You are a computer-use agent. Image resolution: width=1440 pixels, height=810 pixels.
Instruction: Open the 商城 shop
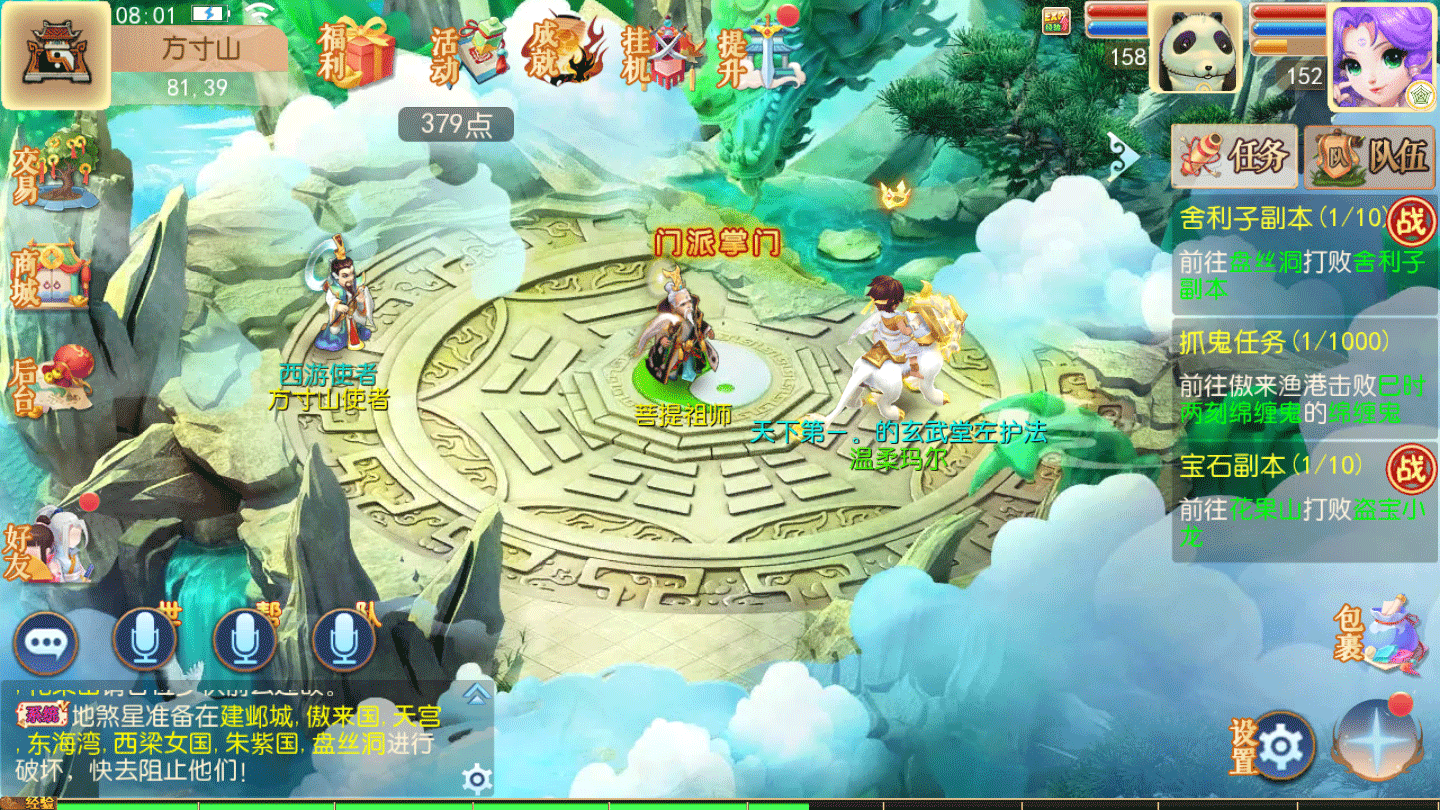[50, 275]
